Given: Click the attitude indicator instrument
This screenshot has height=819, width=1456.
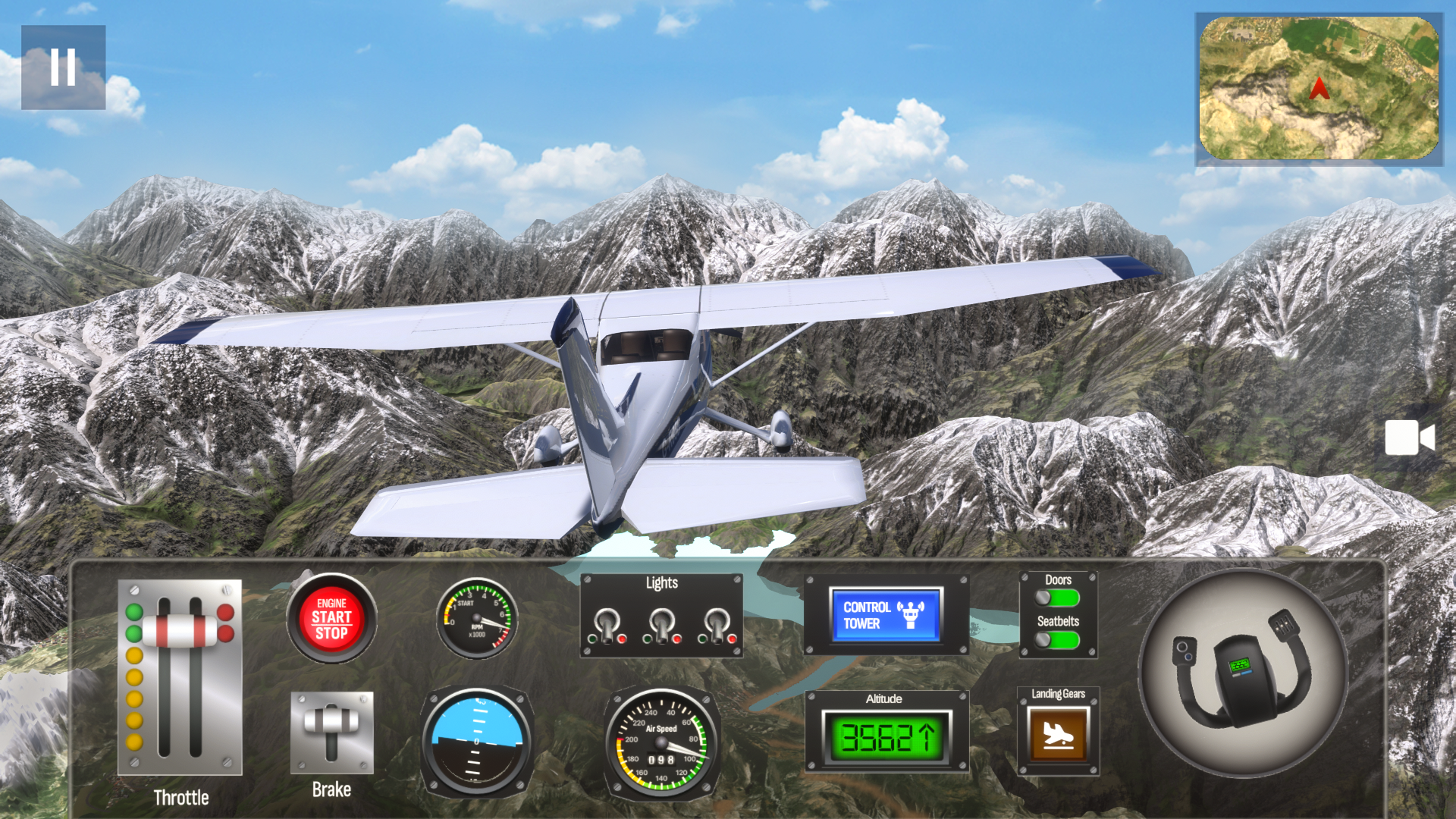Looking at the screenshot, I should tap(476, 739).
